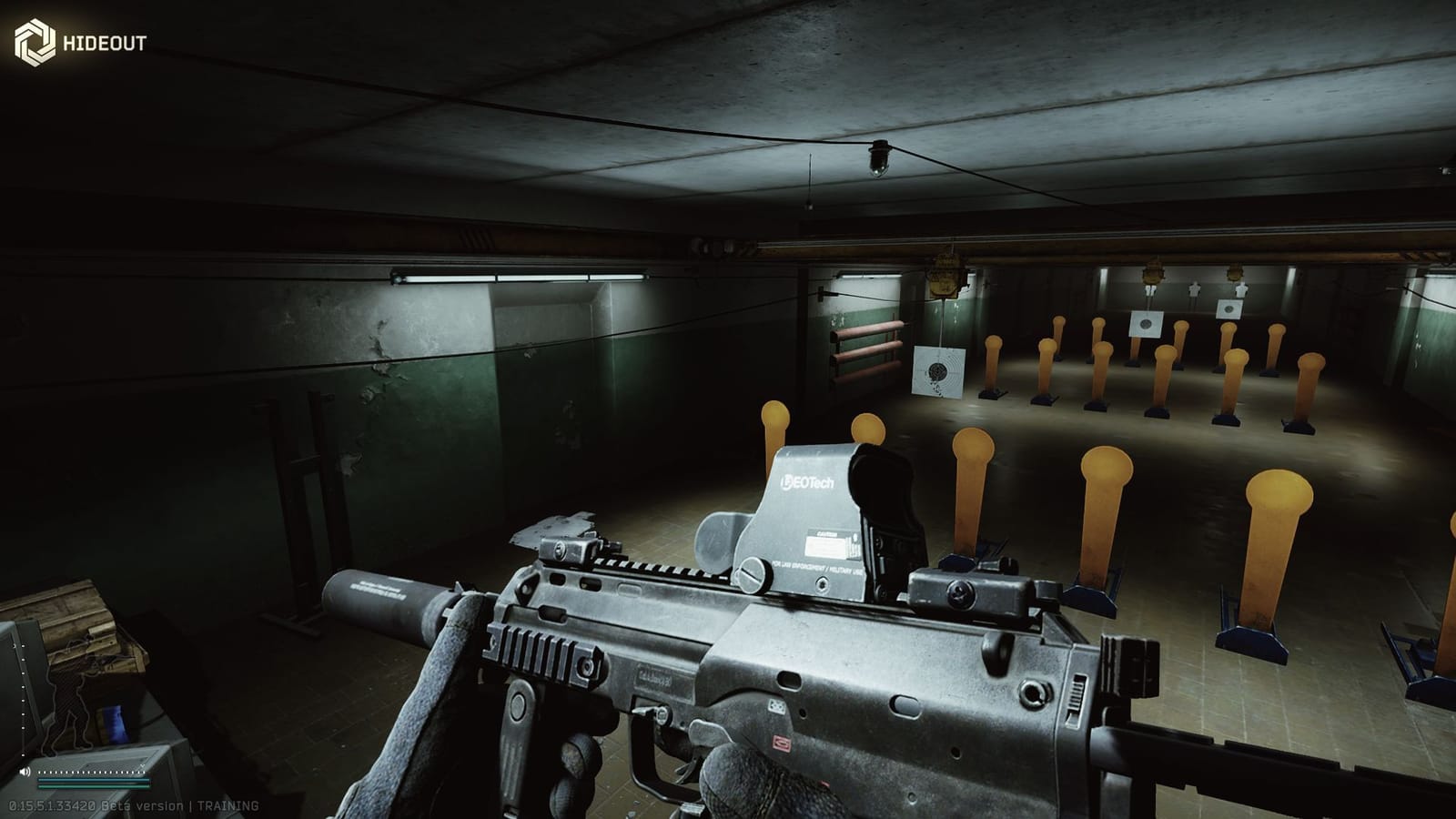1456x819 pixels.
Task: Click the EOTech logo on the holographic sight
Action: 806,482
